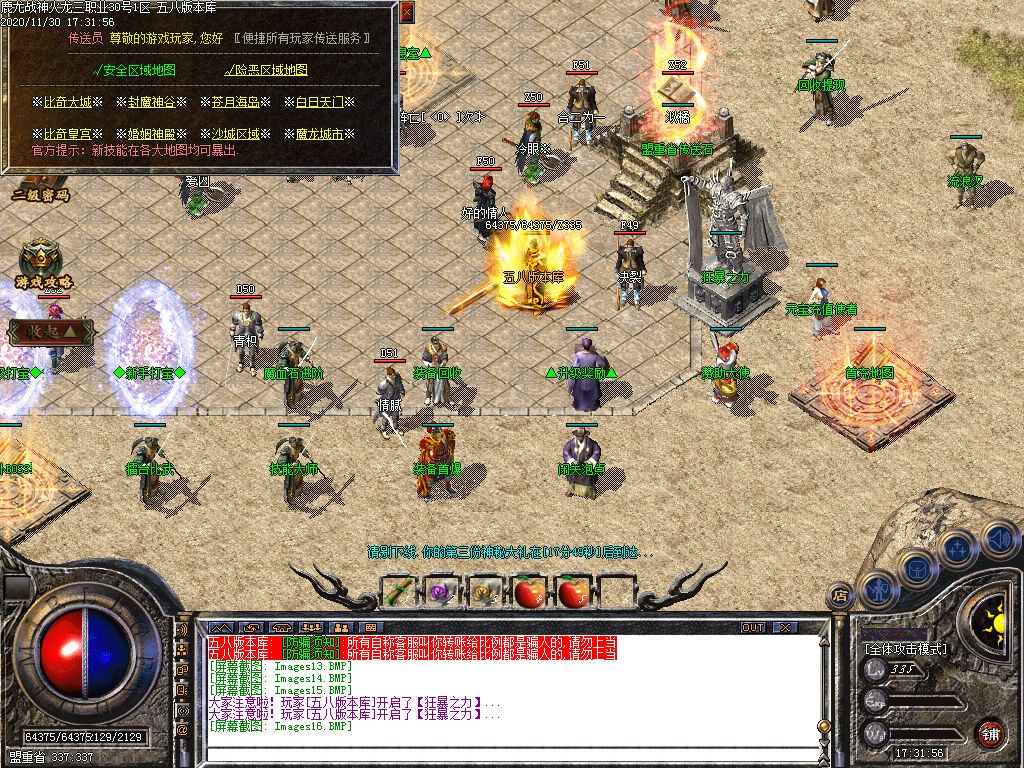This screenshot has height=768, width=1024.
Task: Use the scroll item in the hotbar
Action: point(398,593)
